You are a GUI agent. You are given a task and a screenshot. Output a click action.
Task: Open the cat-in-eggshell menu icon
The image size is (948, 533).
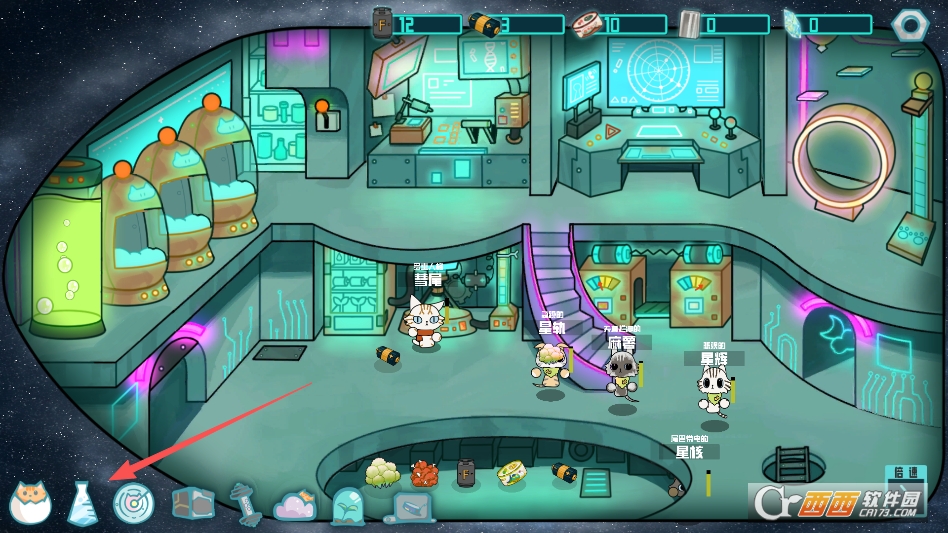(x=30, y=502)
